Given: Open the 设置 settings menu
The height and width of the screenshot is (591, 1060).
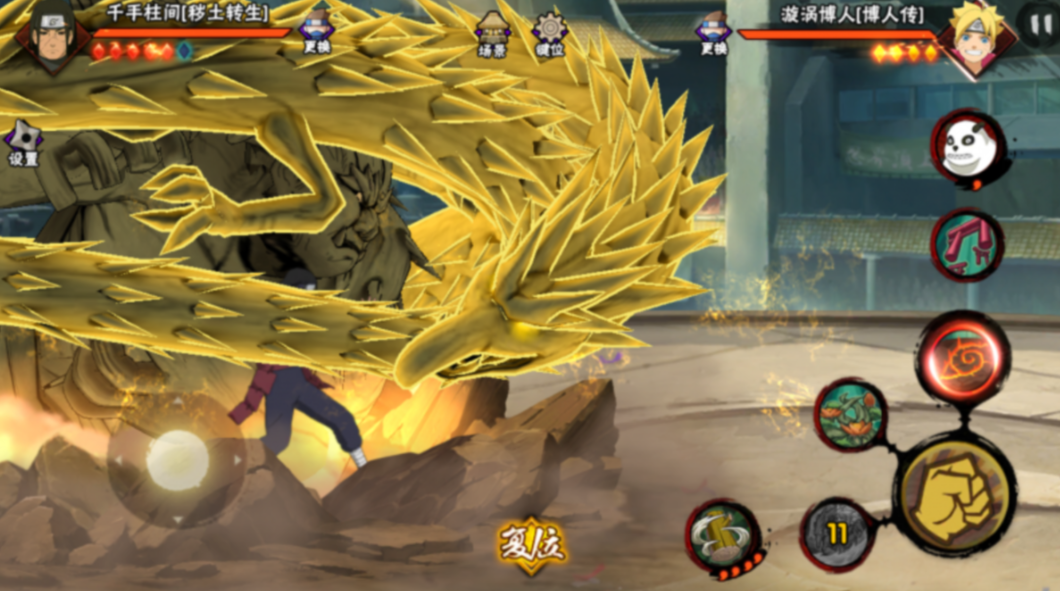Looking at the screenshot, I should click(x=22, y=141).
